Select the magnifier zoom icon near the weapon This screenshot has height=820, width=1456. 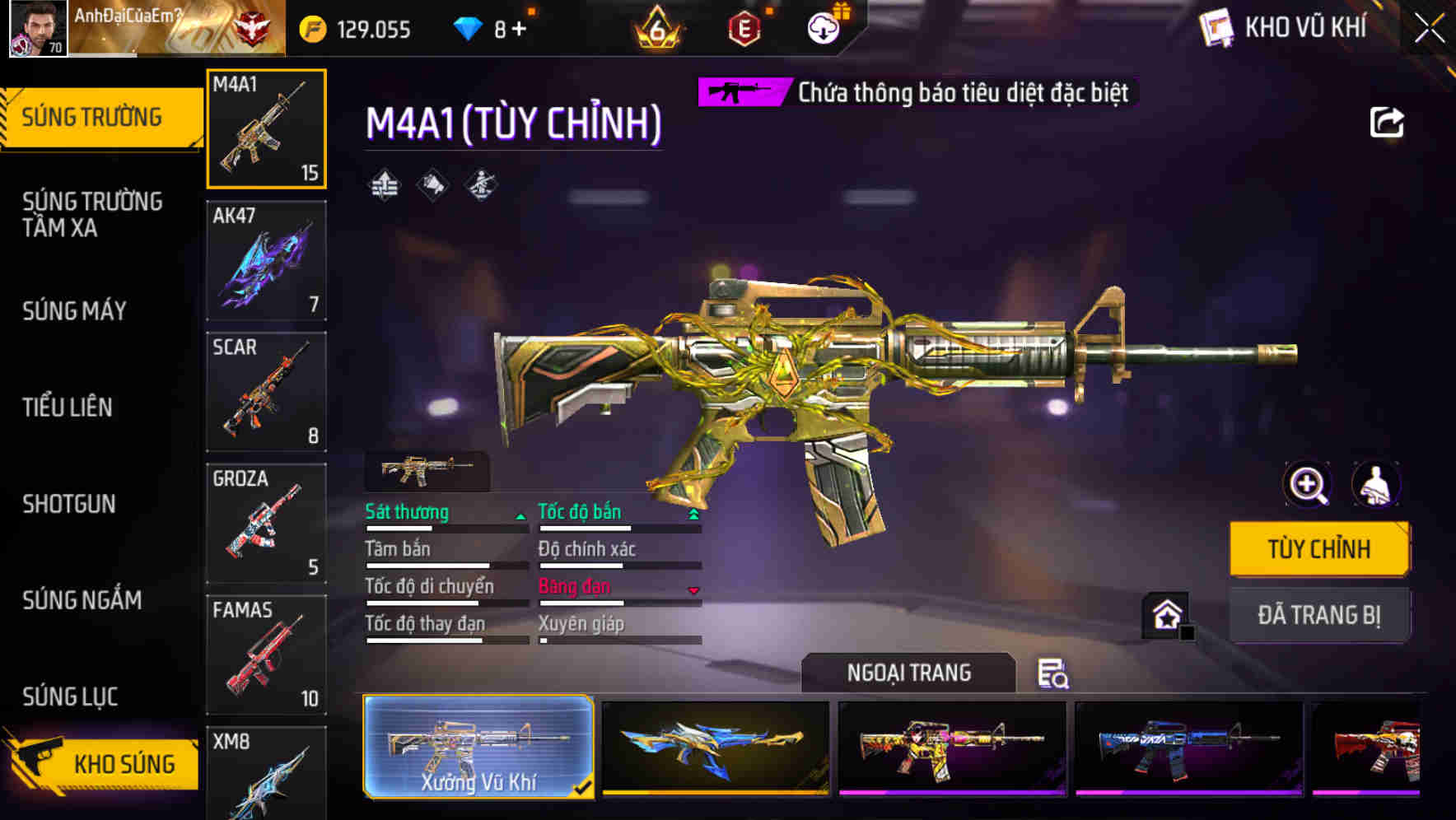point(1306,485)
